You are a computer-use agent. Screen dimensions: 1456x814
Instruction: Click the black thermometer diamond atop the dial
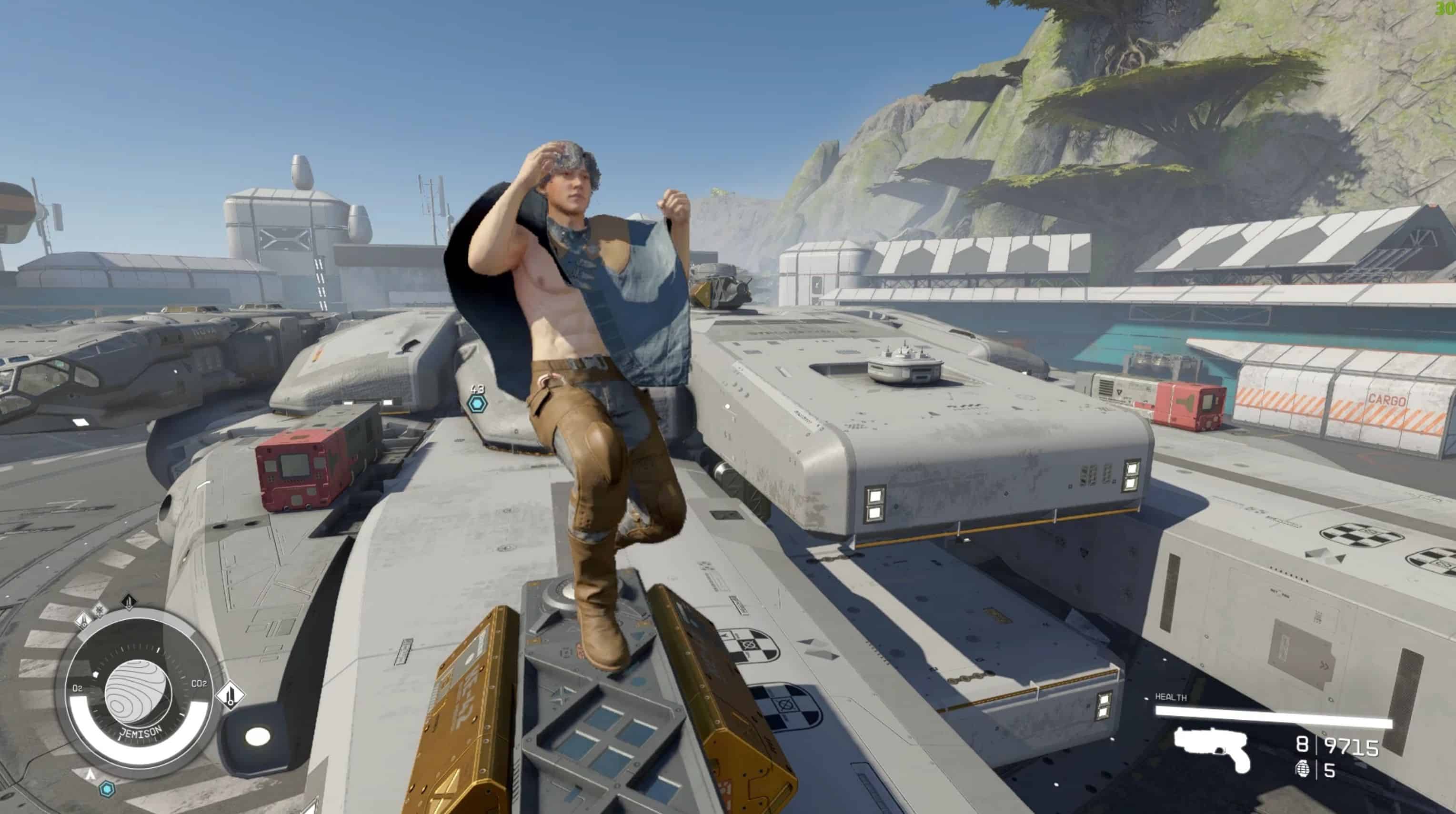click(x=129, y=602)
